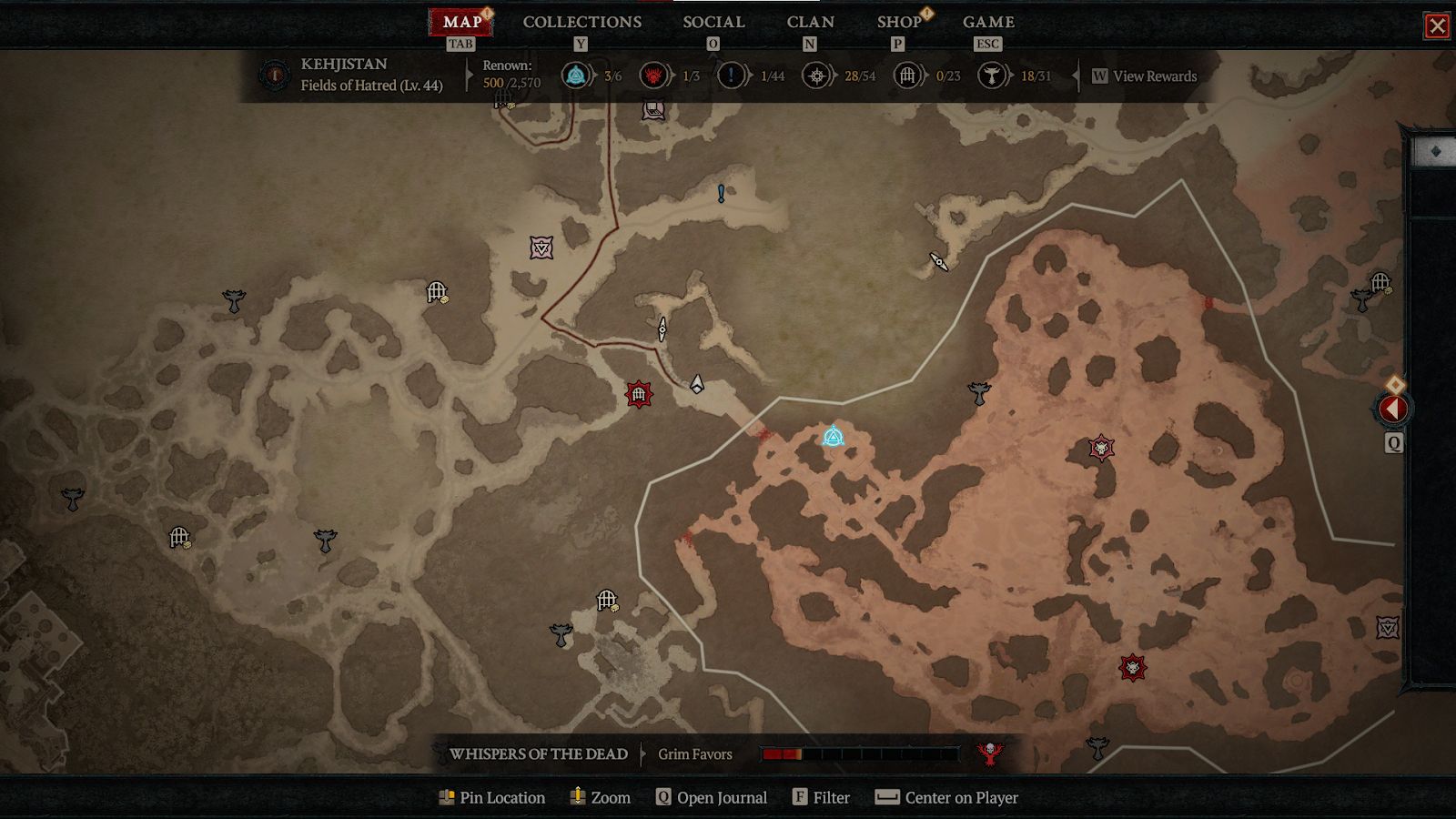
Task: Center the map on the player
Action: pos(946,797)
